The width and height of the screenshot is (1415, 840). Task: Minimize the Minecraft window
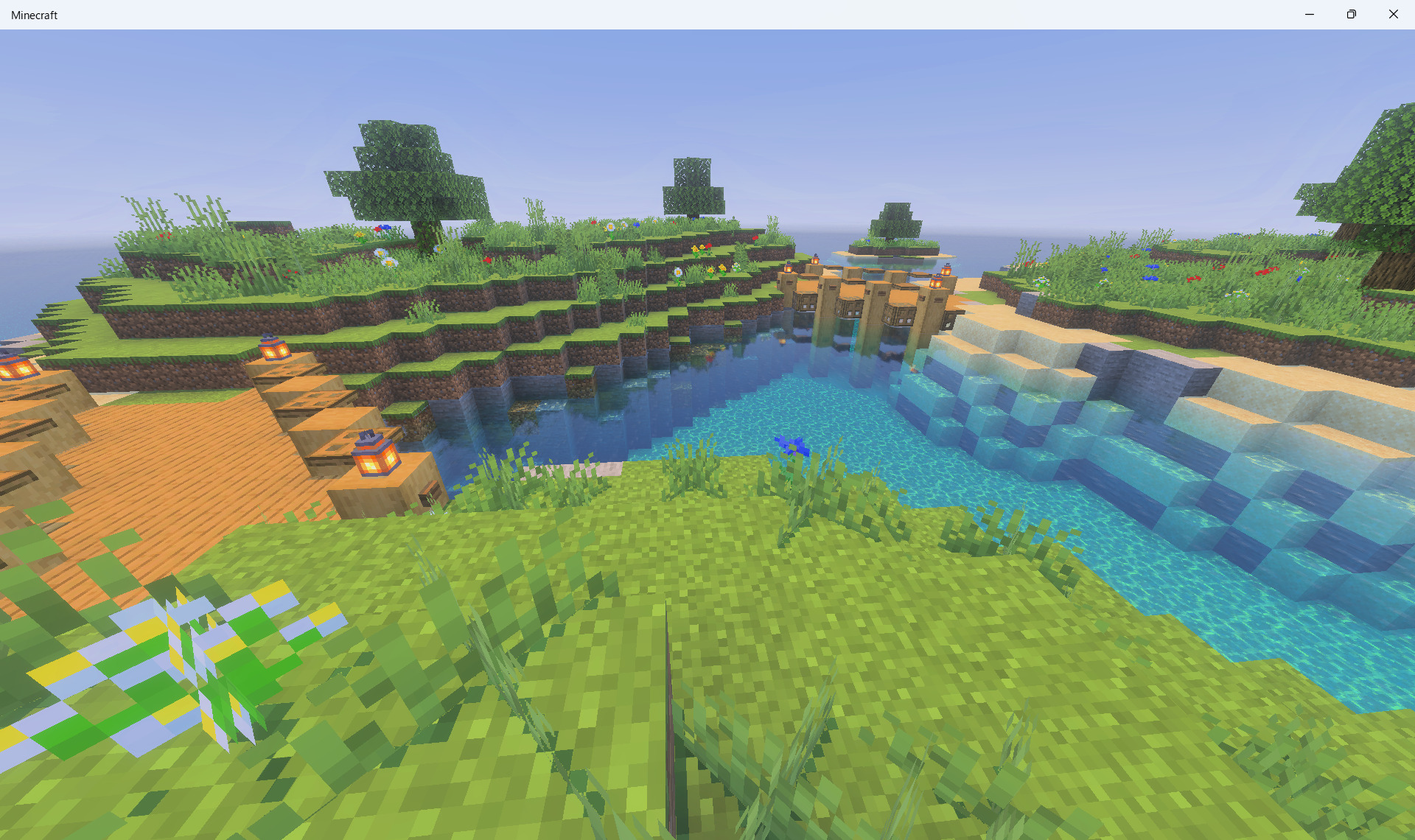click(x=1309, y=14)
